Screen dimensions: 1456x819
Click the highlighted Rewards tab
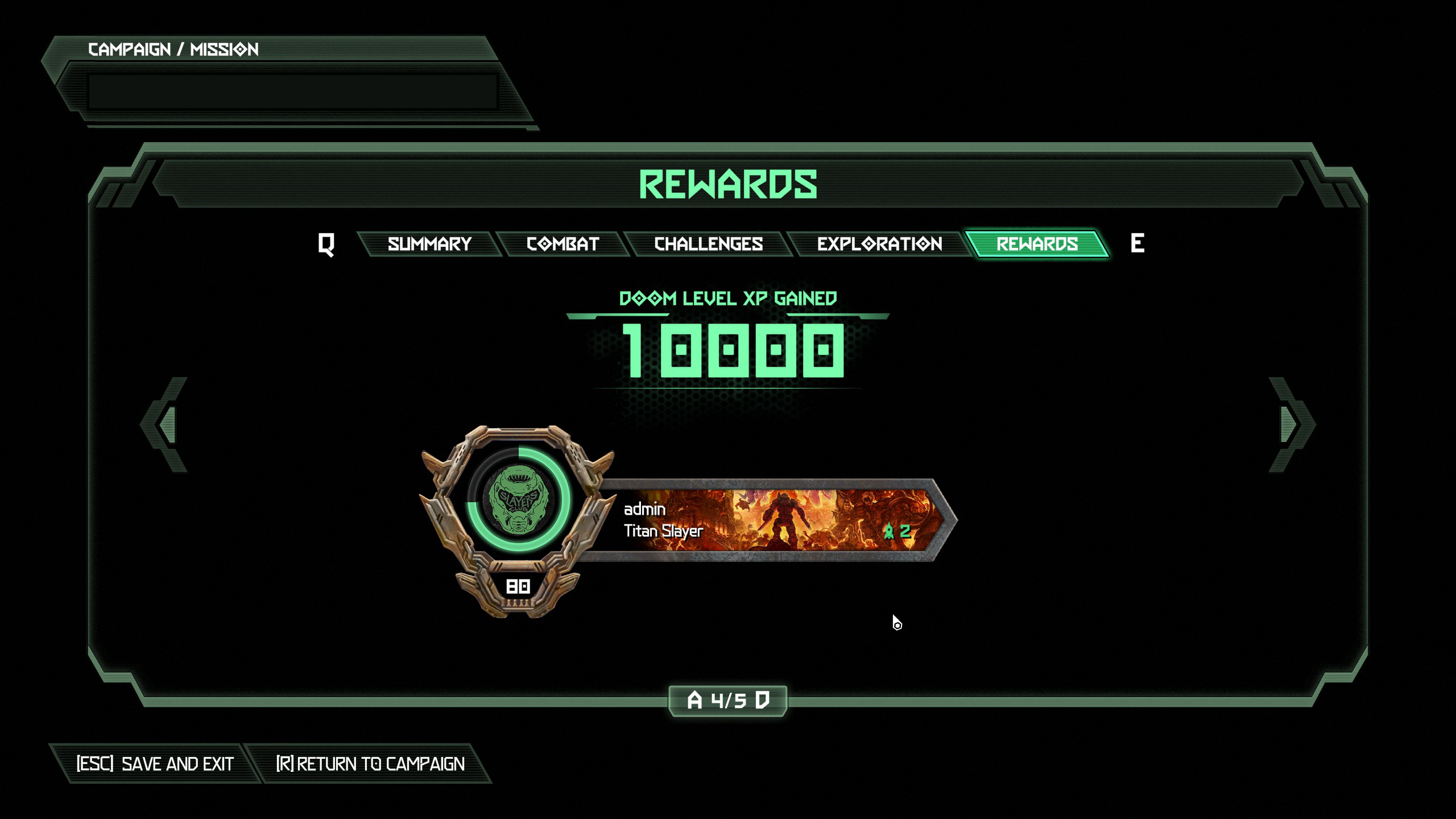coord(1037,244)
